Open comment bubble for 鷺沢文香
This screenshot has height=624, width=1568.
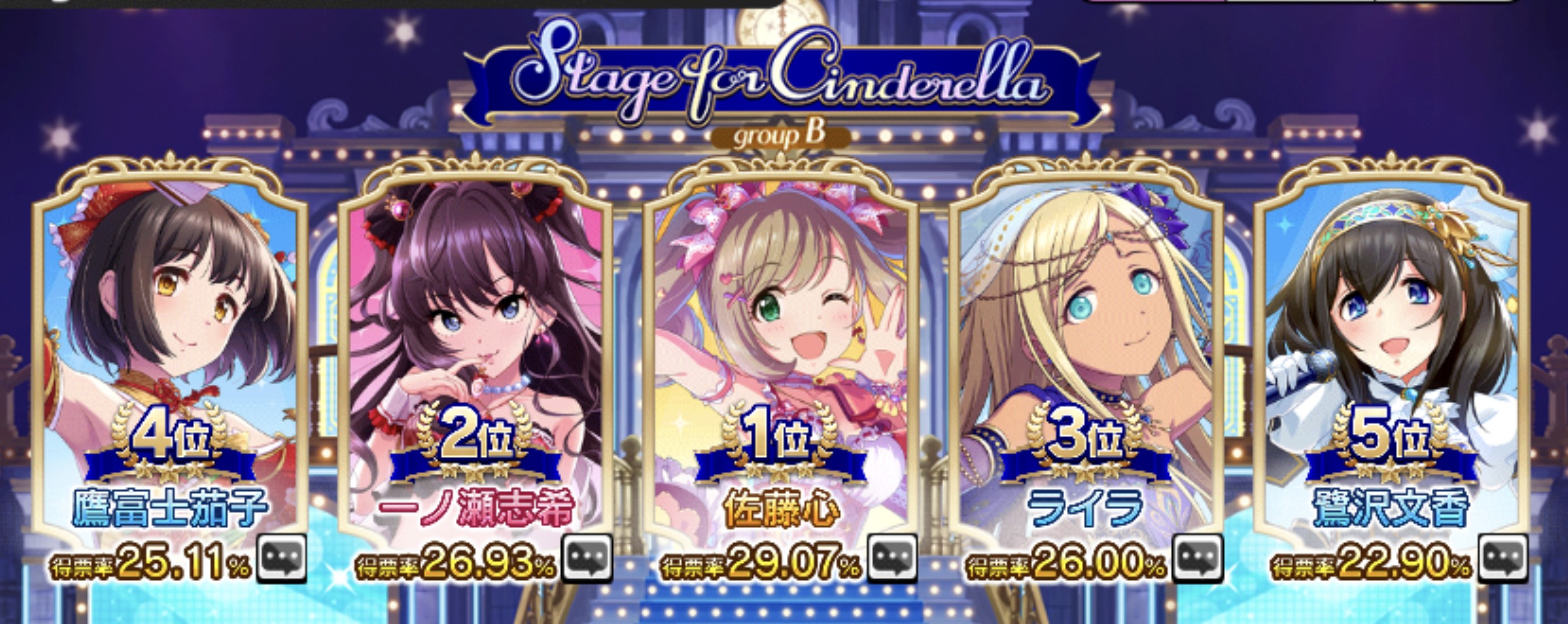(x=1503, y=558)
